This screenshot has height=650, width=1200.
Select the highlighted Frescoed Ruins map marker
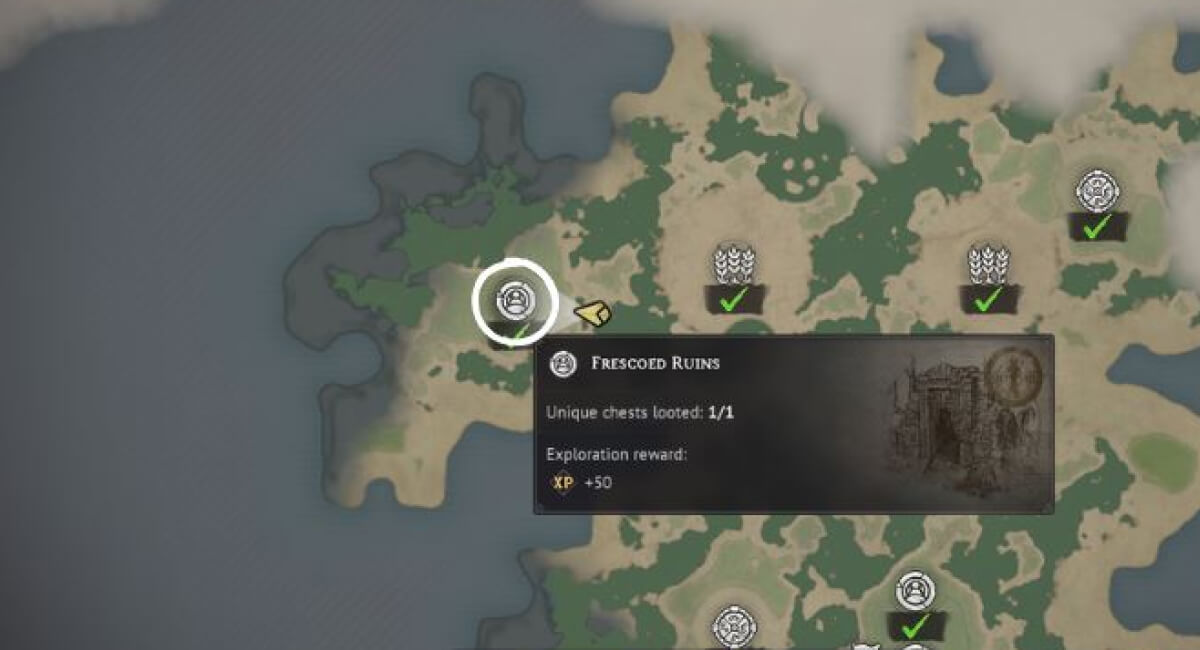coord(514,300)
